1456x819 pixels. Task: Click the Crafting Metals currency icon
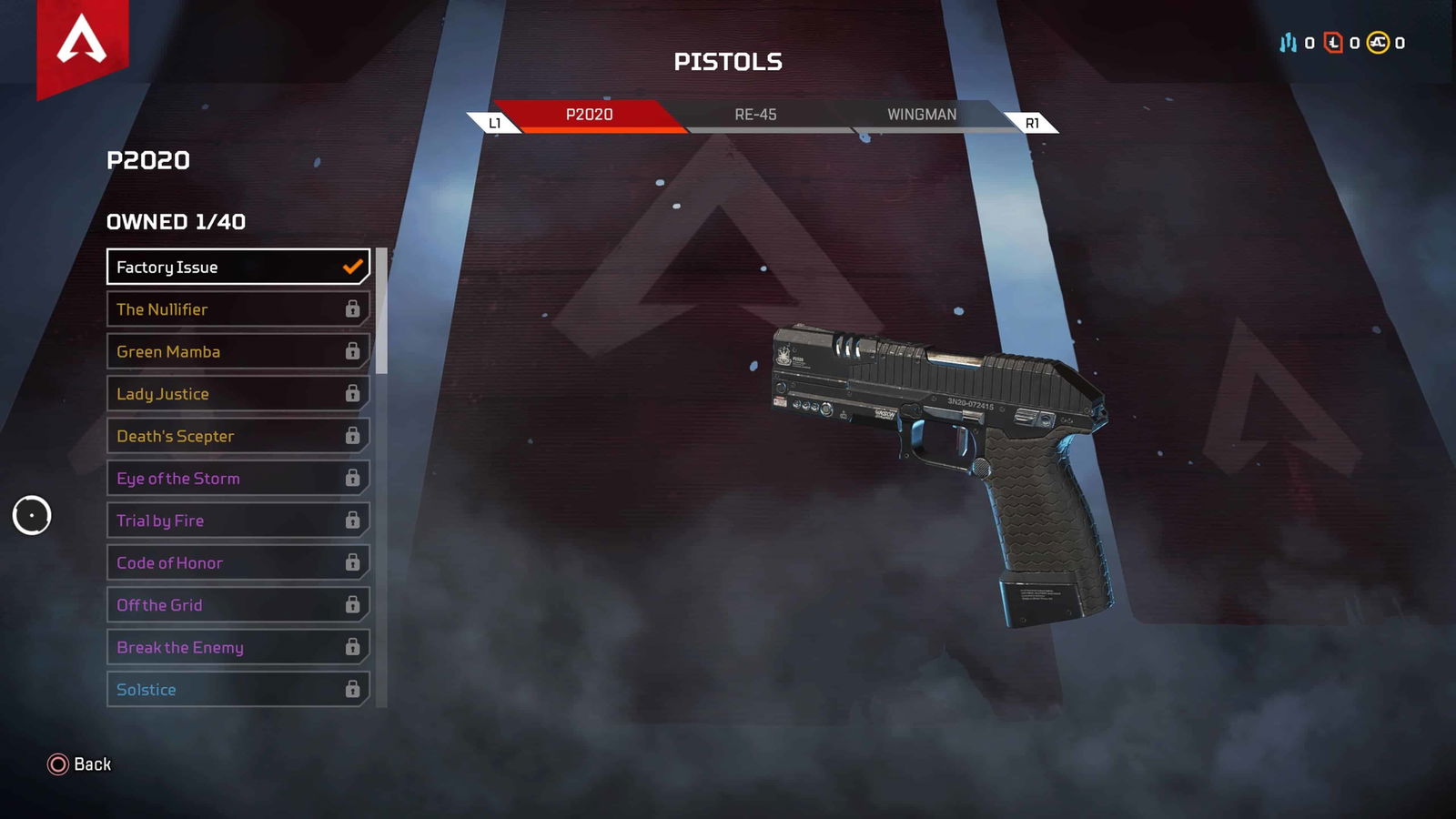click(1287, 42)
